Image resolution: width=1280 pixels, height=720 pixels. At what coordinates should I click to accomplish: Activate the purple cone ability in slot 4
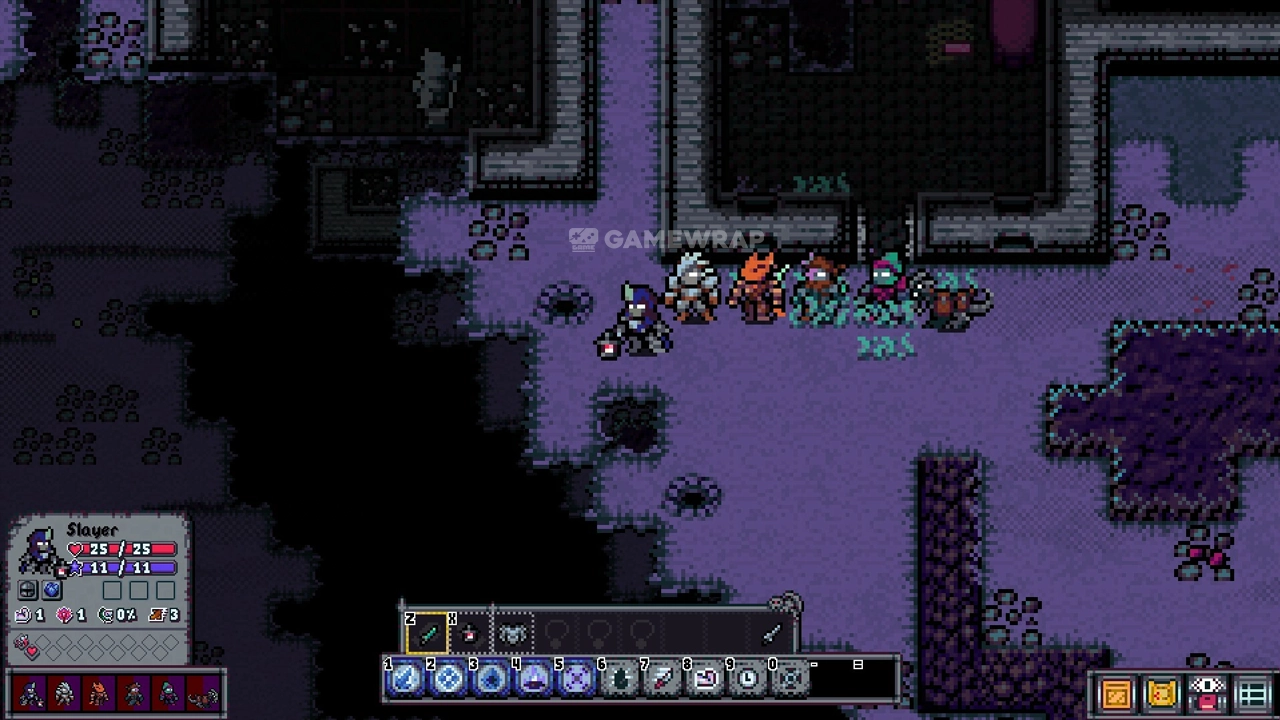click(534, 680)
